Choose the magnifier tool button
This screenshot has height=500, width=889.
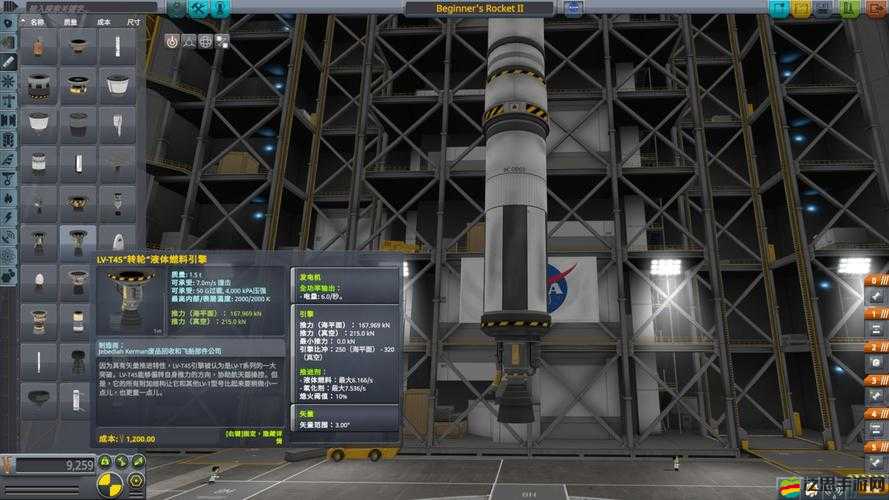tap(188, 42)
